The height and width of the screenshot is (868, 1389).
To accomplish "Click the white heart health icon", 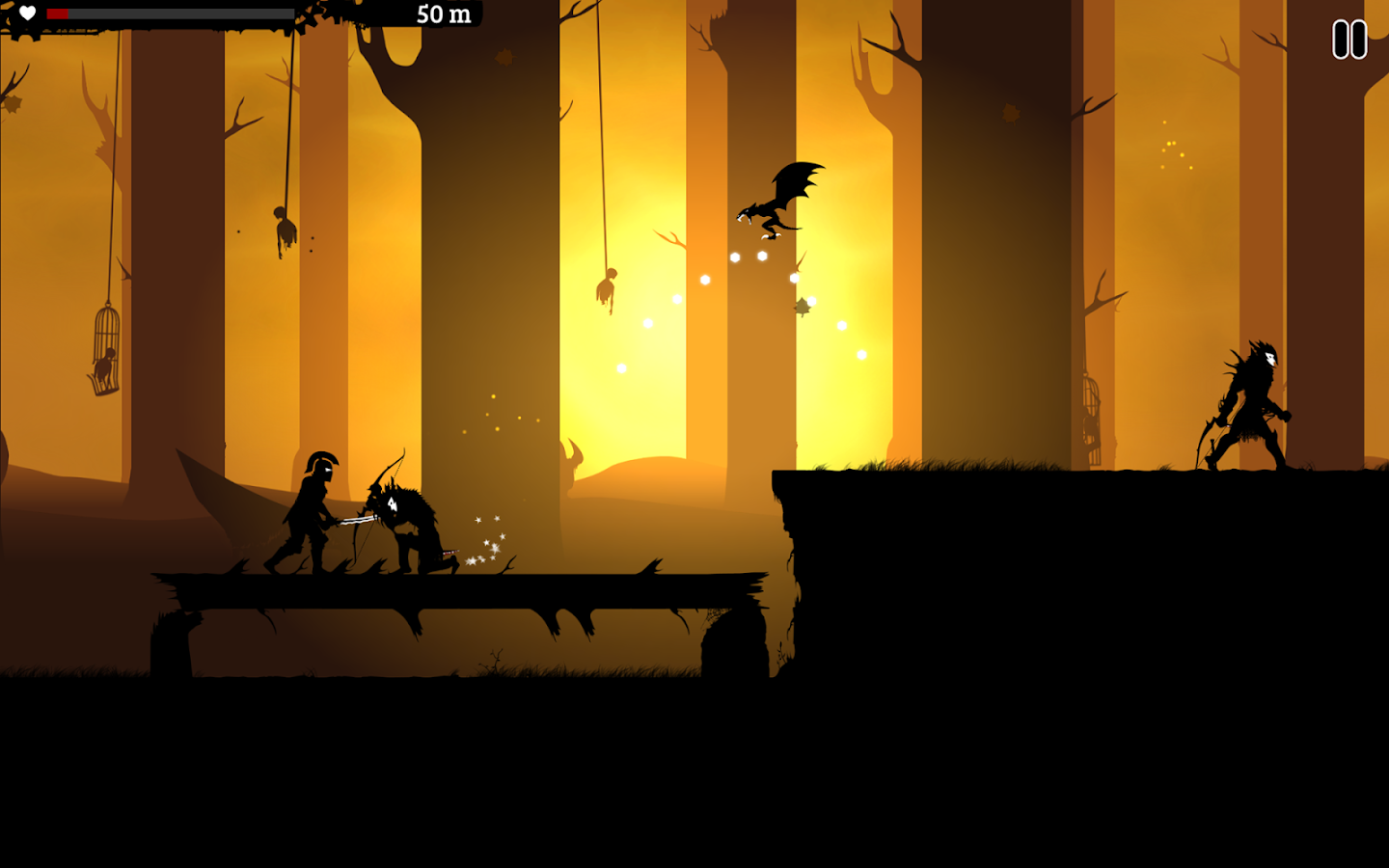I will pyautogui.click(x=27, y=14).
